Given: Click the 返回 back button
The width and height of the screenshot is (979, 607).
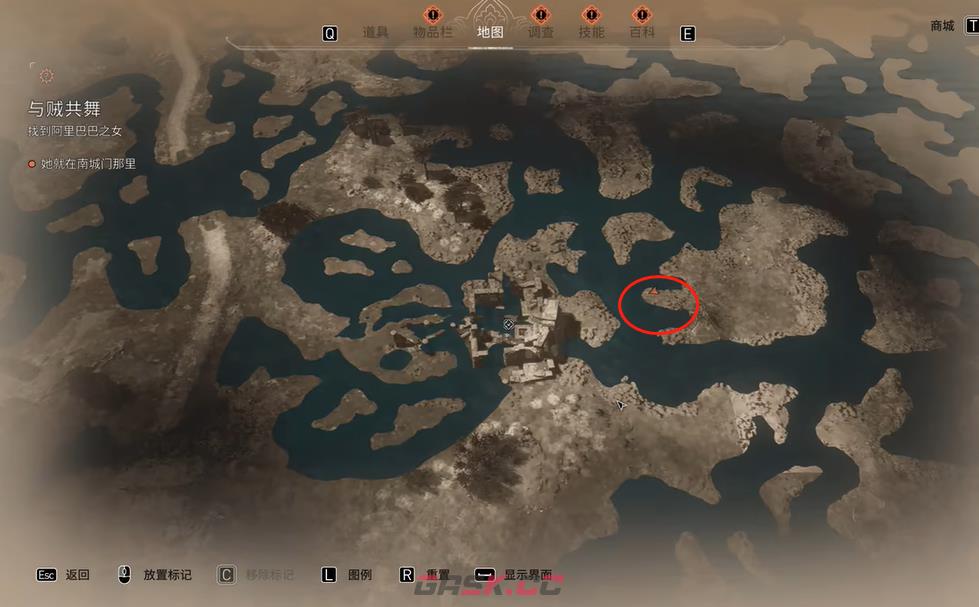Looking at the screenshot, I should tap(77, 575).
